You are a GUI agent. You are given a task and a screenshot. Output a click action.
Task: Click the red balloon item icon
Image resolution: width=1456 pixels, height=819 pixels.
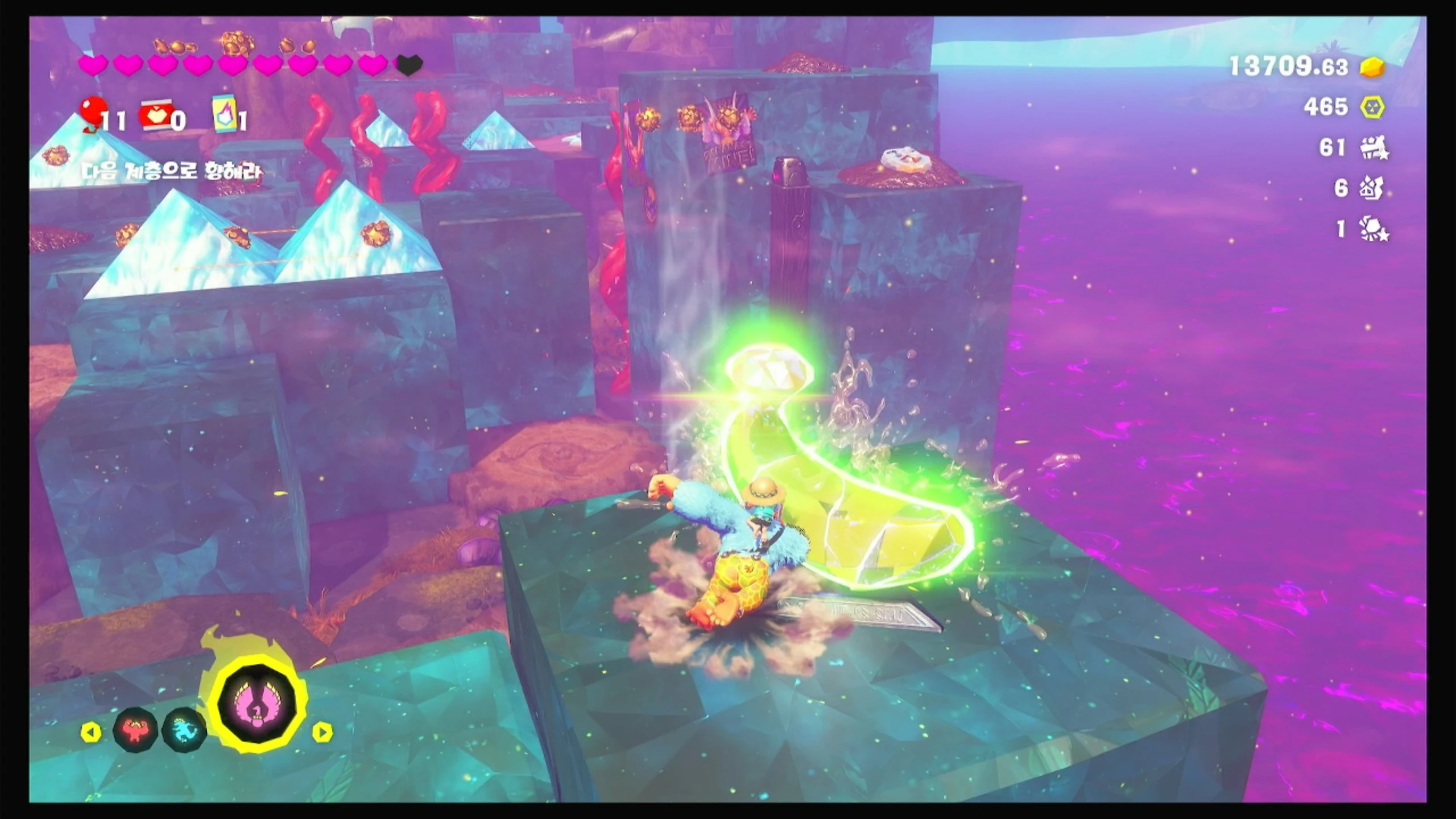click(93, 113)
